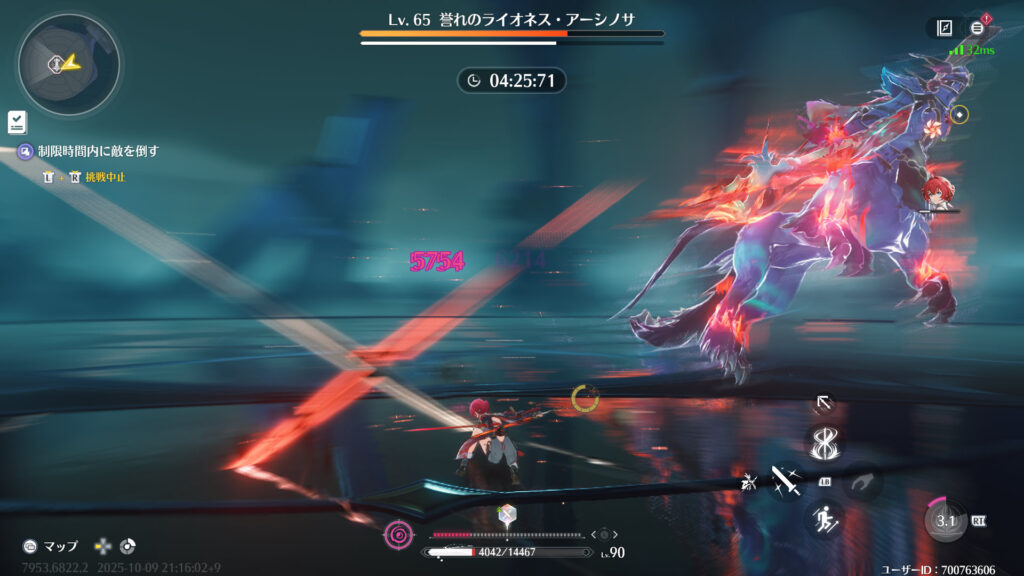Select the 制限時間内に敵を倒す objective tracker
This screenshot has height=576, width=1024.
point(98,151)
